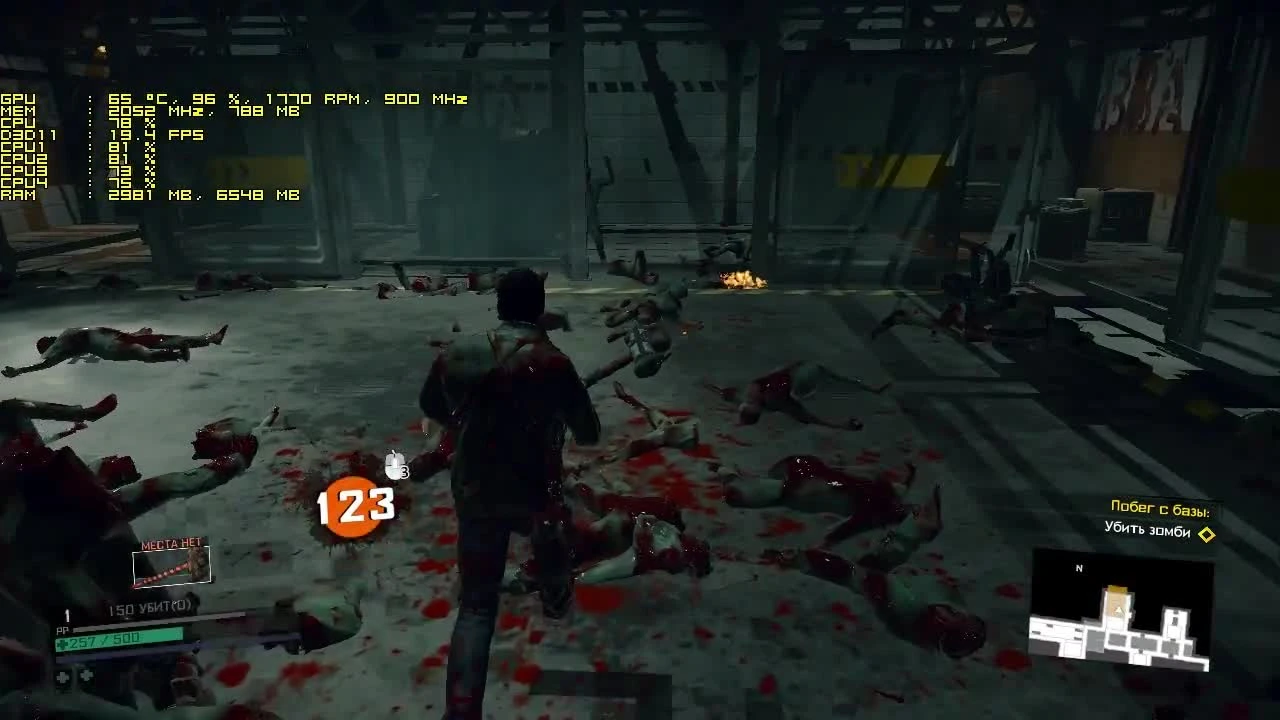The image size is (1280, 720).
Task: Click the orange room highlight on the minimap
Action: [1116, 590]
